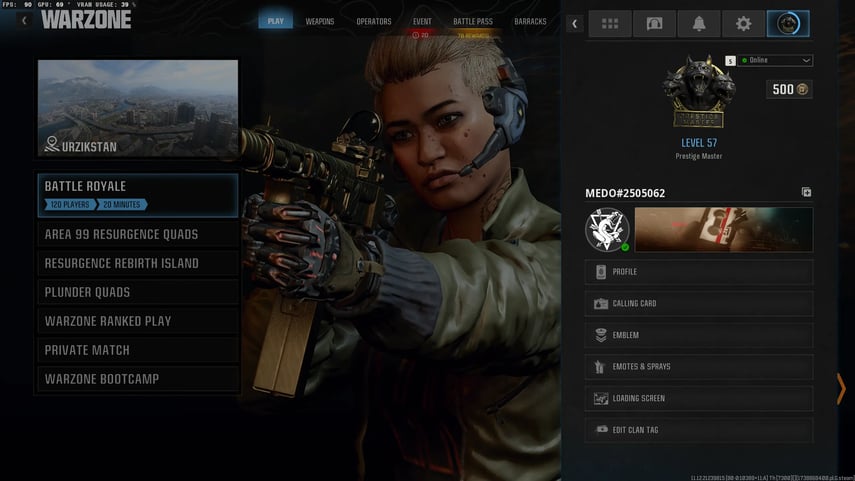Image resolution: width=855 pixels, height=481 pixels.
Task: Open Private Match
Action: pos(138,351)
